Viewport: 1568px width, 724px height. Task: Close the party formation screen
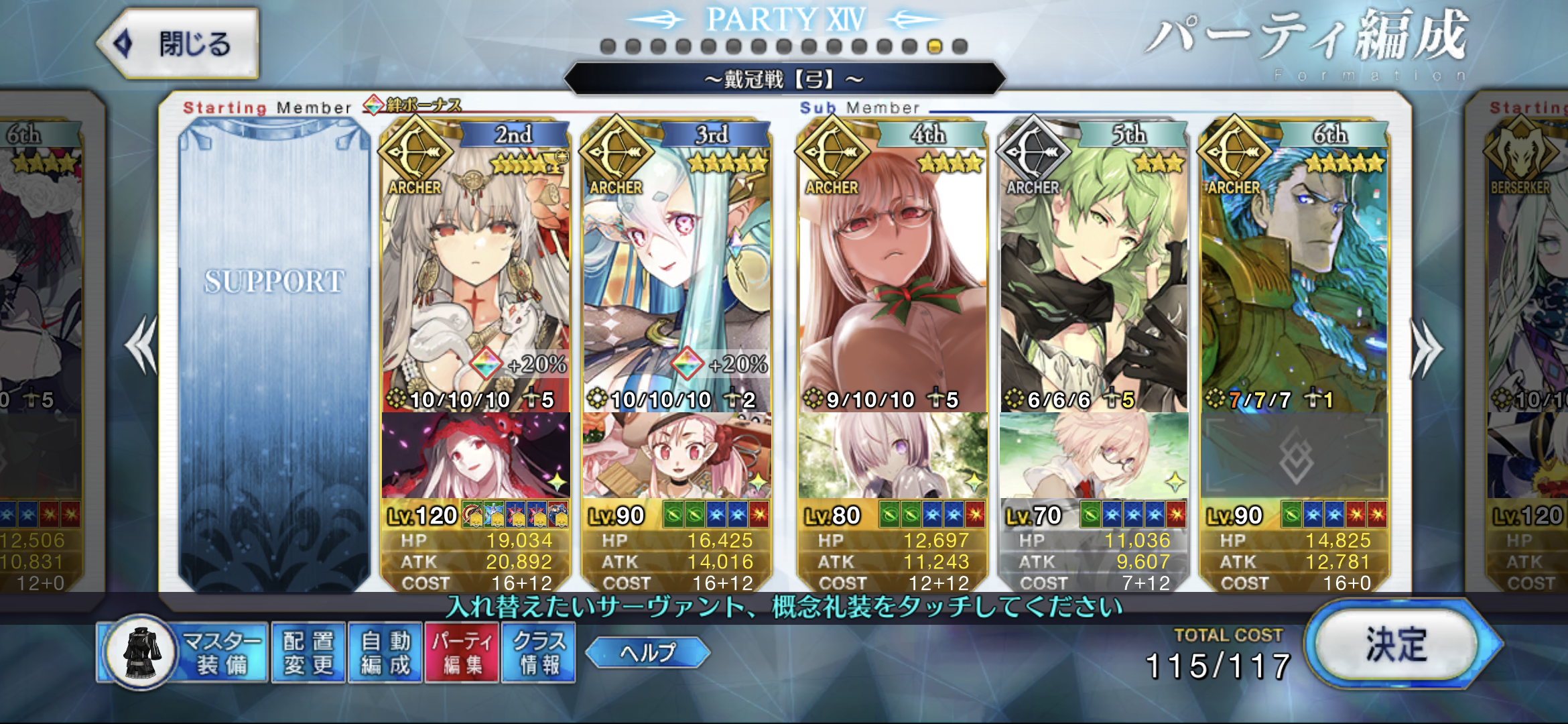point(178,44)
